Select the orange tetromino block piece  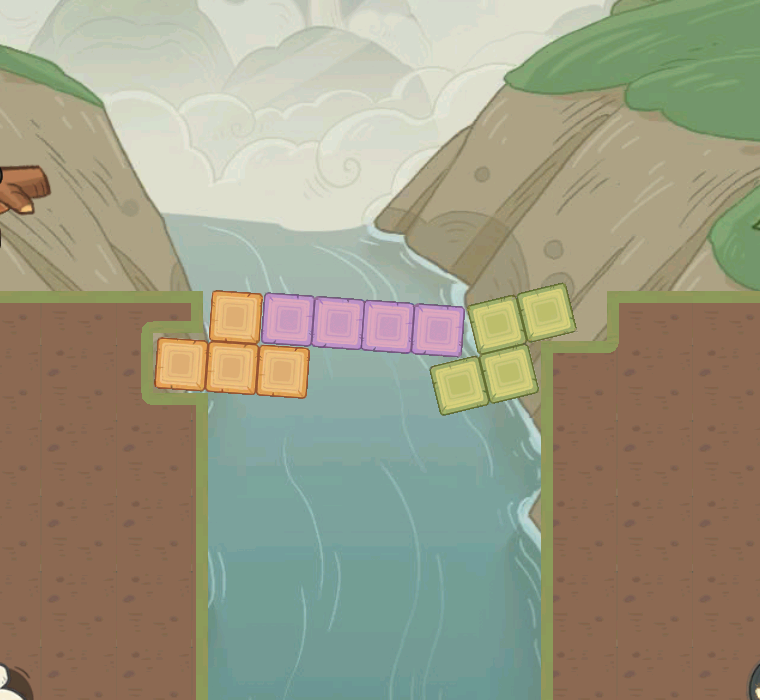(x=232, y=366)
